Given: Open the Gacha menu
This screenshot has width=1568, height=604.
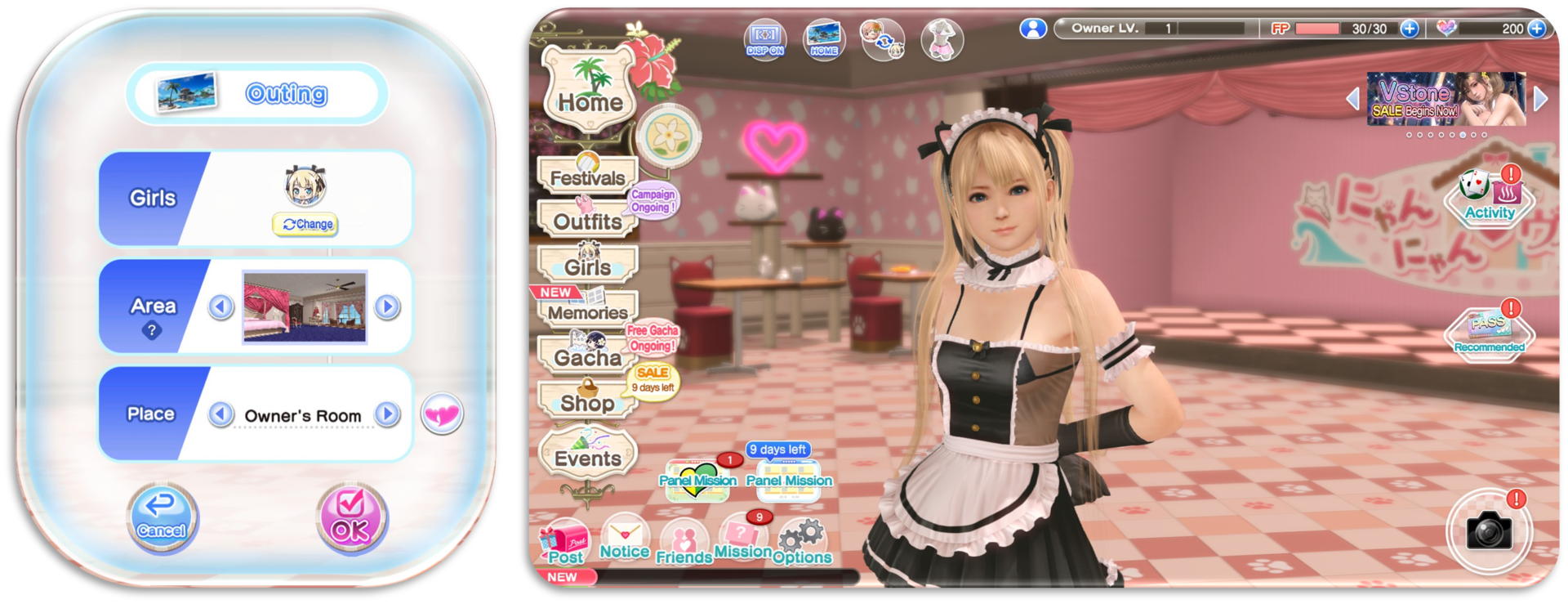Looking at the screenshot, I should [586, 356].
